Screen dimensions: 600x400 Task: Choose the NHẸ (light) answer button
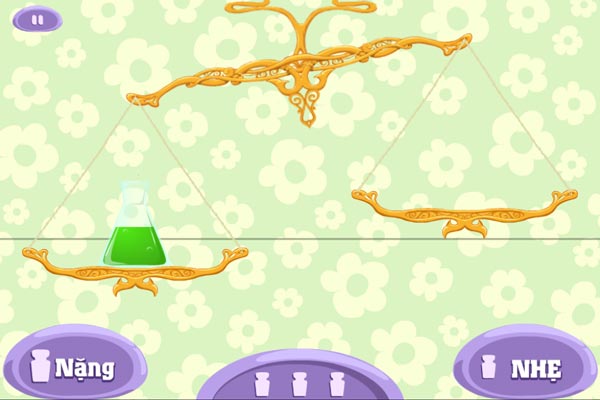pos(523,367)
